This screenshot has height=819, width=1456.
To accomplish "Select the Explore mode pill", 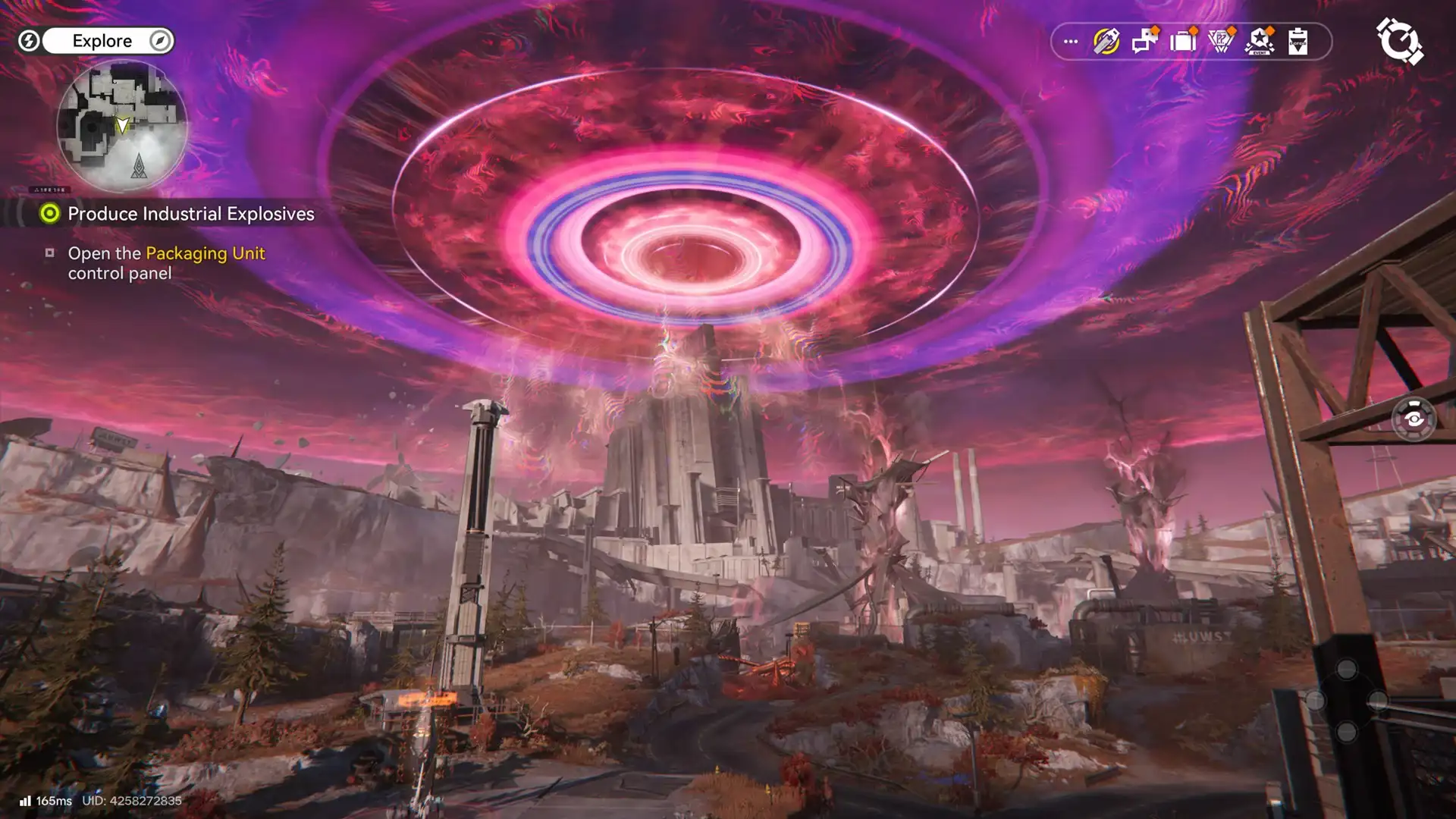I will pos(104,41).
